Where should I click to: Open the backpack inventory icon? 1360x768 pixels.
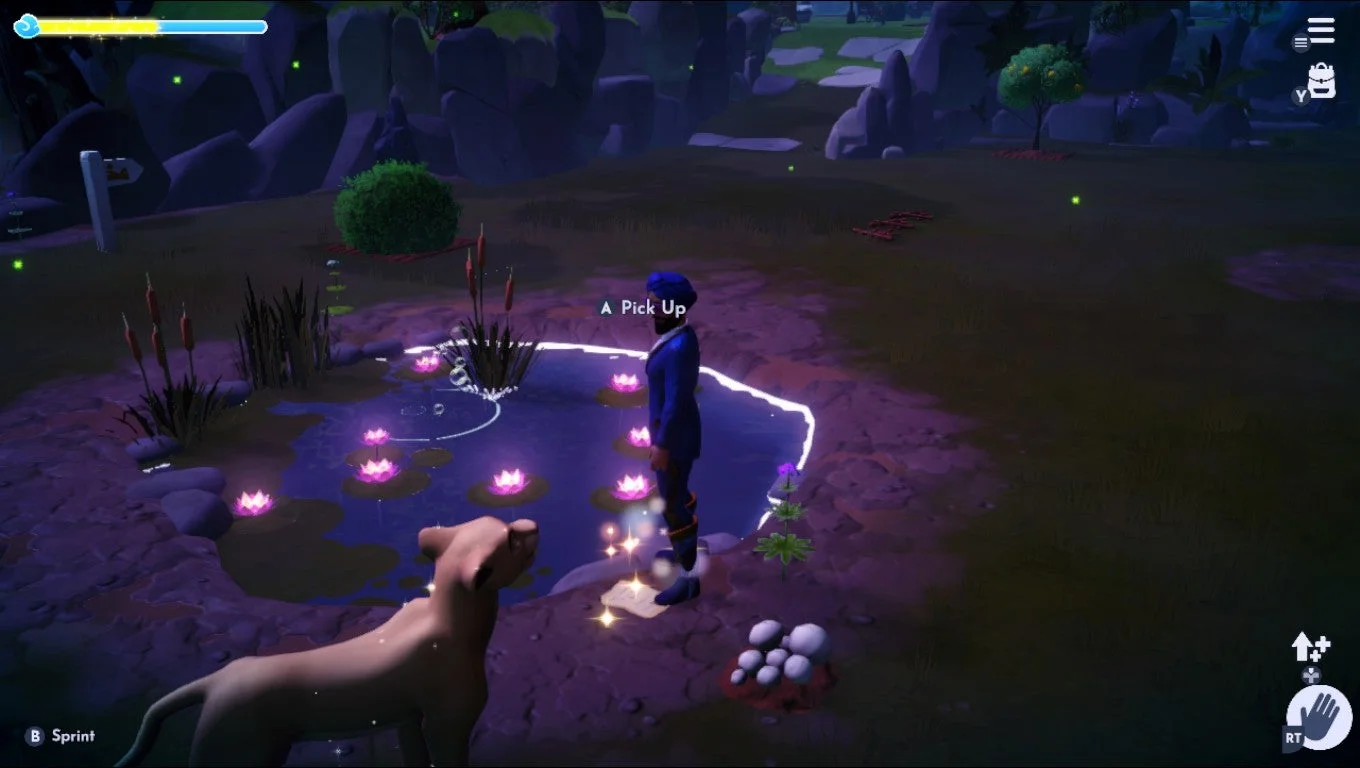1322,80
